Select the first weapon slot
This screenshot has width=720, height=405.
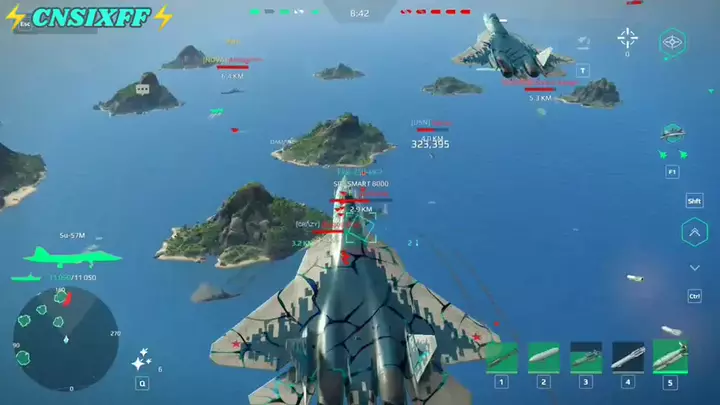click(x=501, y=357)
